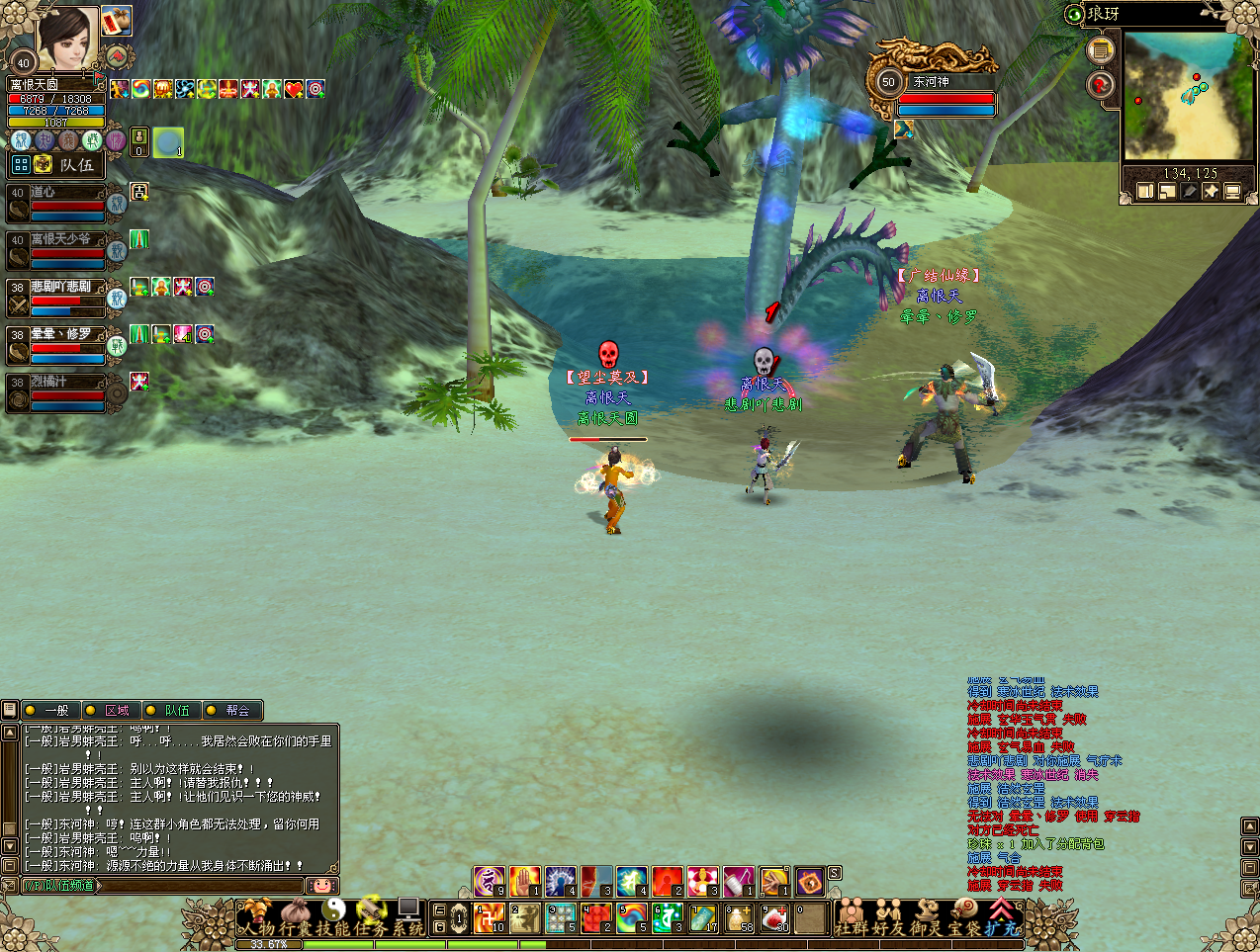The image size is (1260, 952).
Task: Open the red question mark help button
Action: pyautogui.click(x=1100, y=86)
